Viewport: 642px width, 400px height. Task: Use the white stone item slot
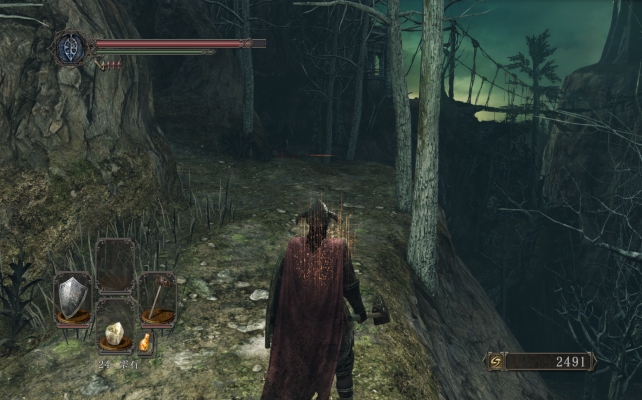point(115,336)
